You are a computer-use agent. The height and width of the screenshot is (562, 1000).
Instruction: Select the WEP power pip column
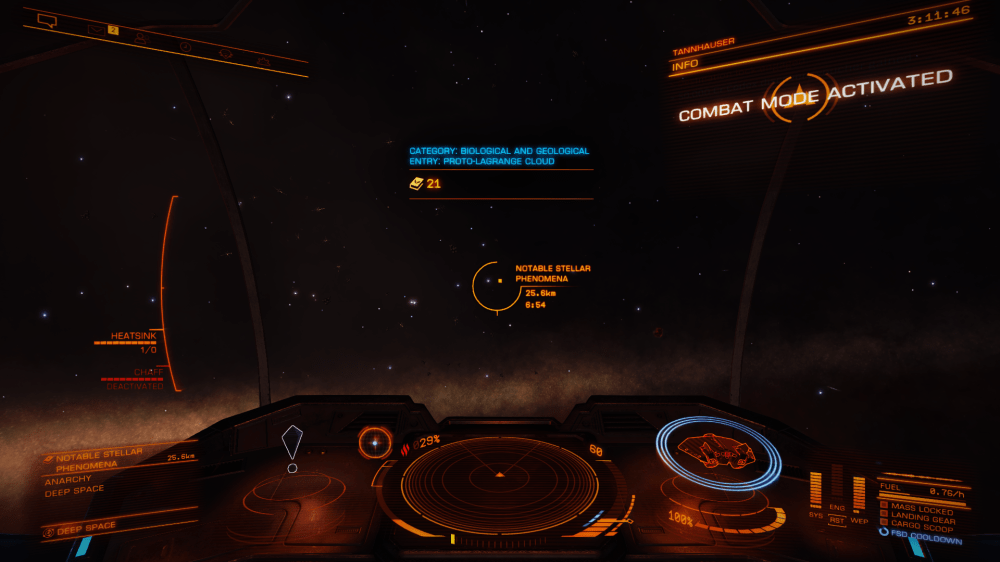tap(859, 492)
